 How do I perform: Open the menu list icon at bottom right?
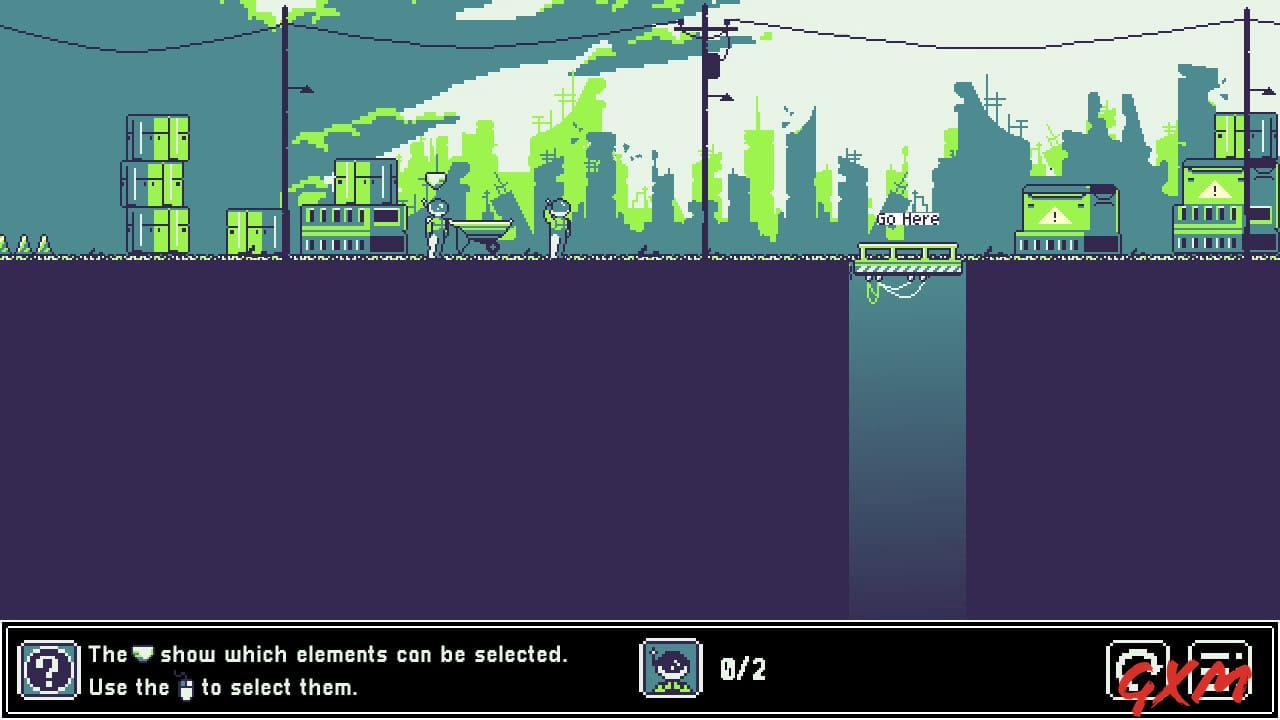(1221, 668)
